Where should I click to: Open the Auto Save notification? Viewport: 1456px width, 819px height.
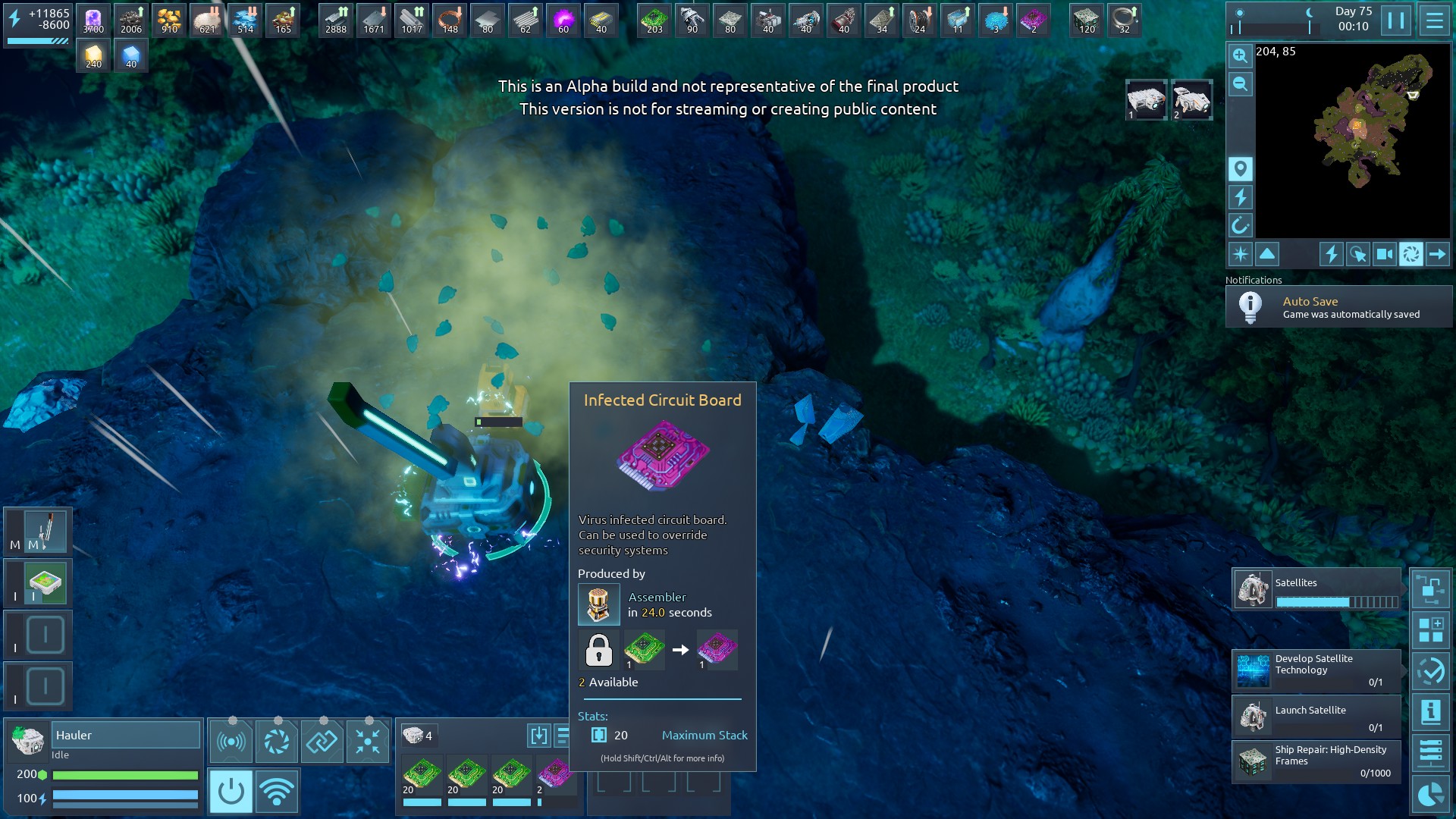1338,307
